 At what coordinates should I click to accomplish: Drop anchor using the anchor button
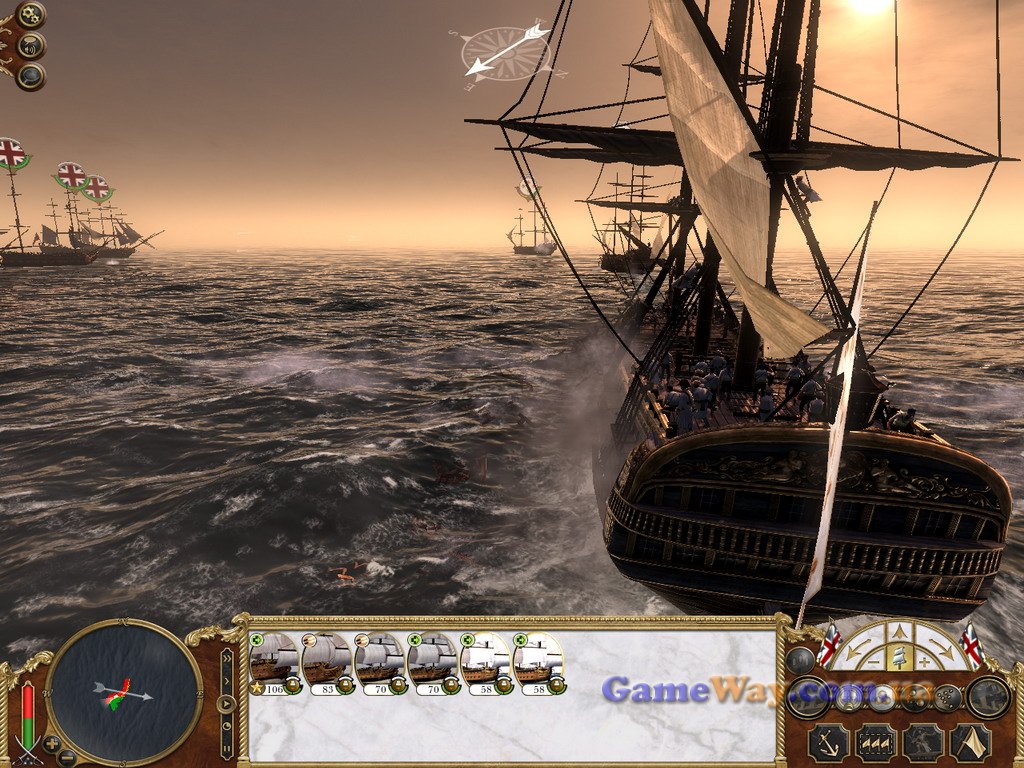click(829, 743)
